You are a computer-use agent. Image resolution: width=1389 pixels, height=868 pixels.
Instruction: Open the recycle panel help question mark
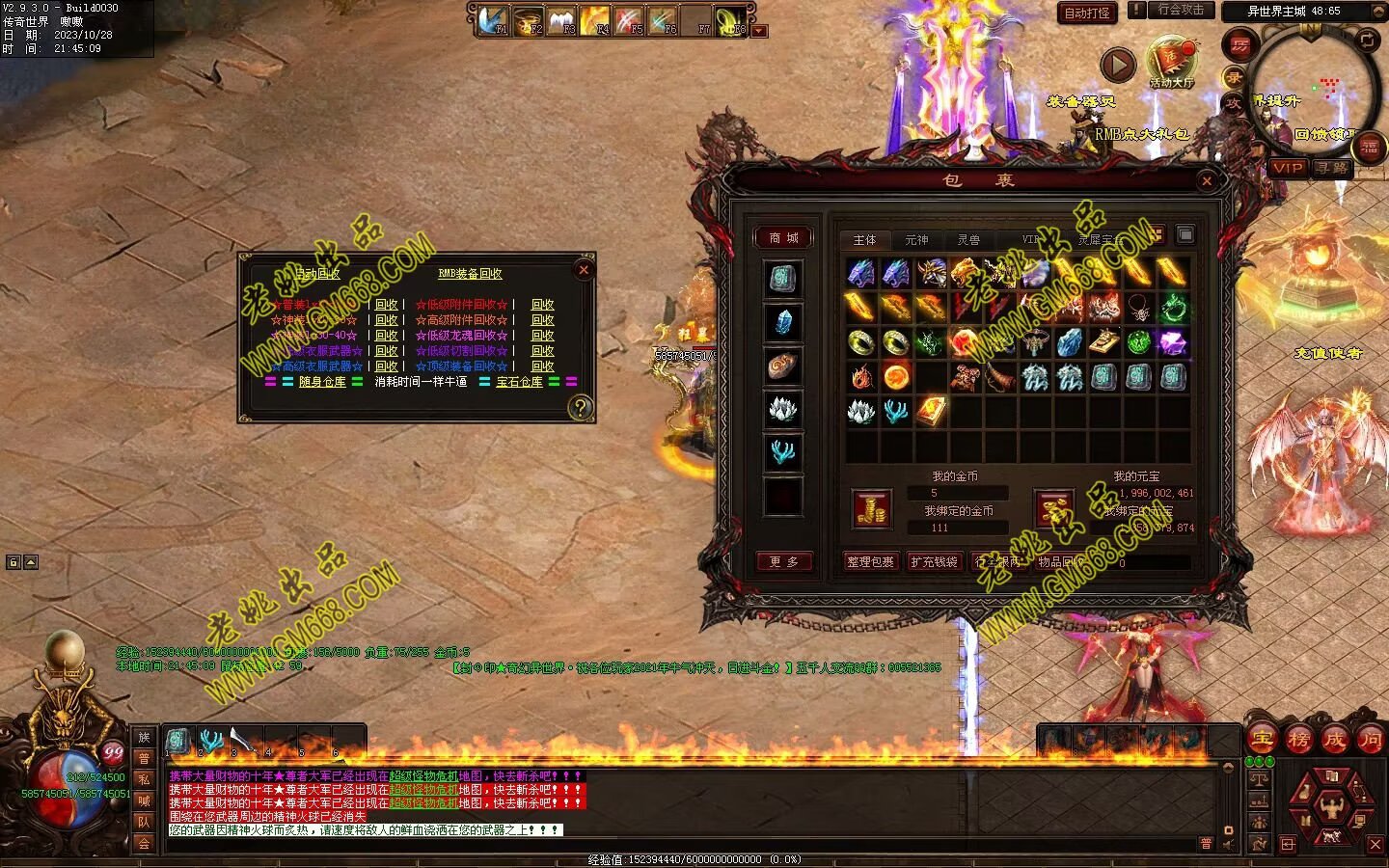[x=579, y=407]
